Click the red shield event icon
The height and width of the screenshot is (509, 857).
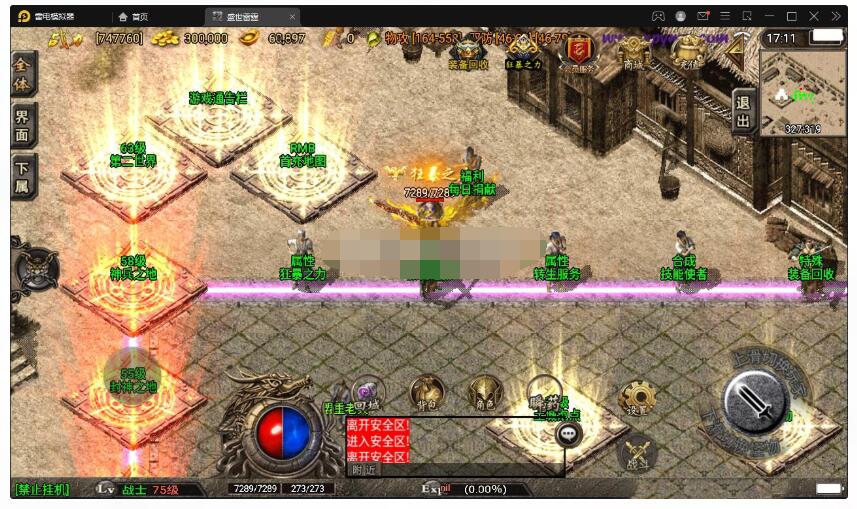(x=578, y=50)
